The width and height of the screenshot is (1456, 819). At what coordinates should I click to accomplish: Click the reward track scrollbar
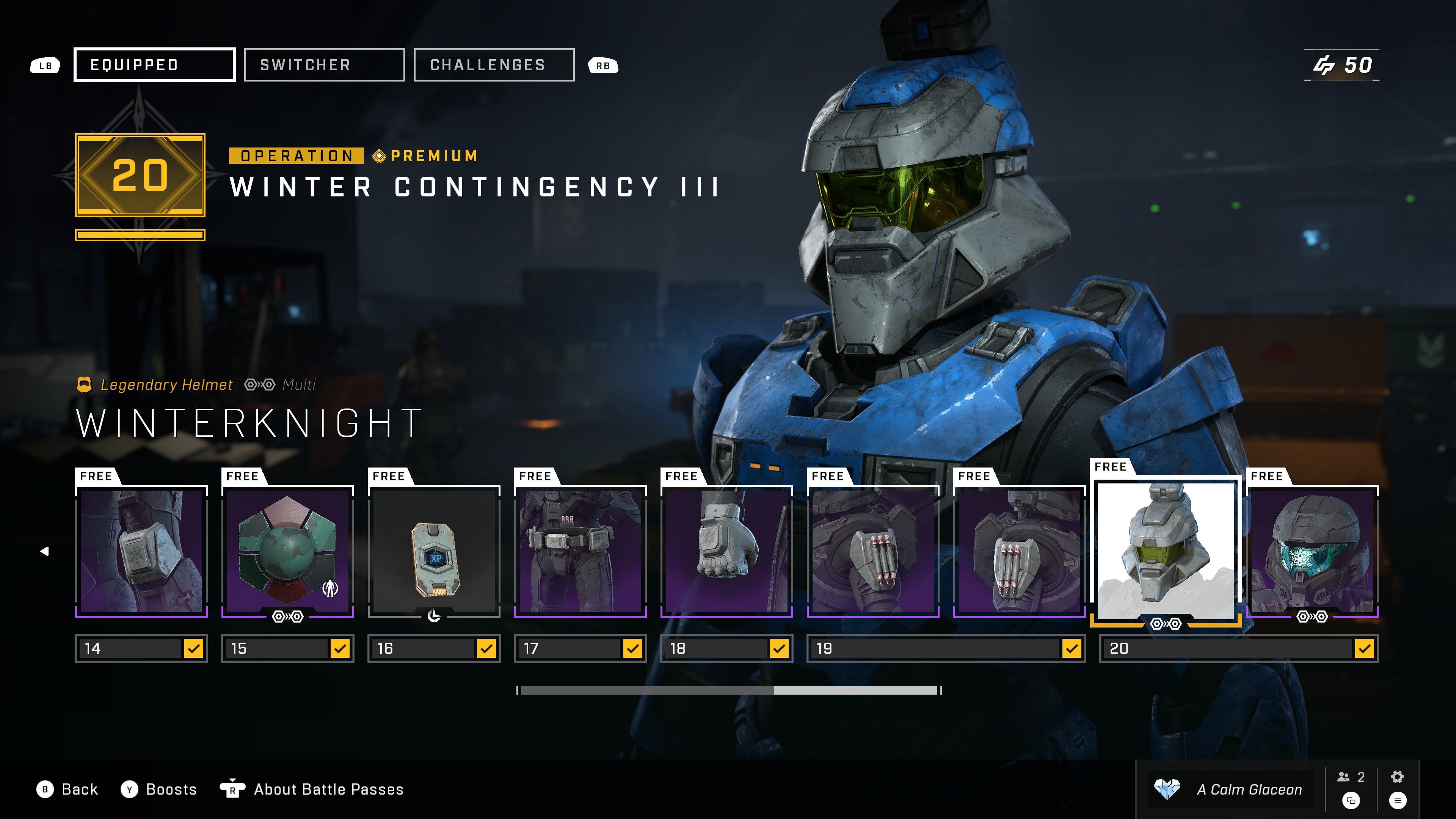pyautogui.click(x=728, y=690)
